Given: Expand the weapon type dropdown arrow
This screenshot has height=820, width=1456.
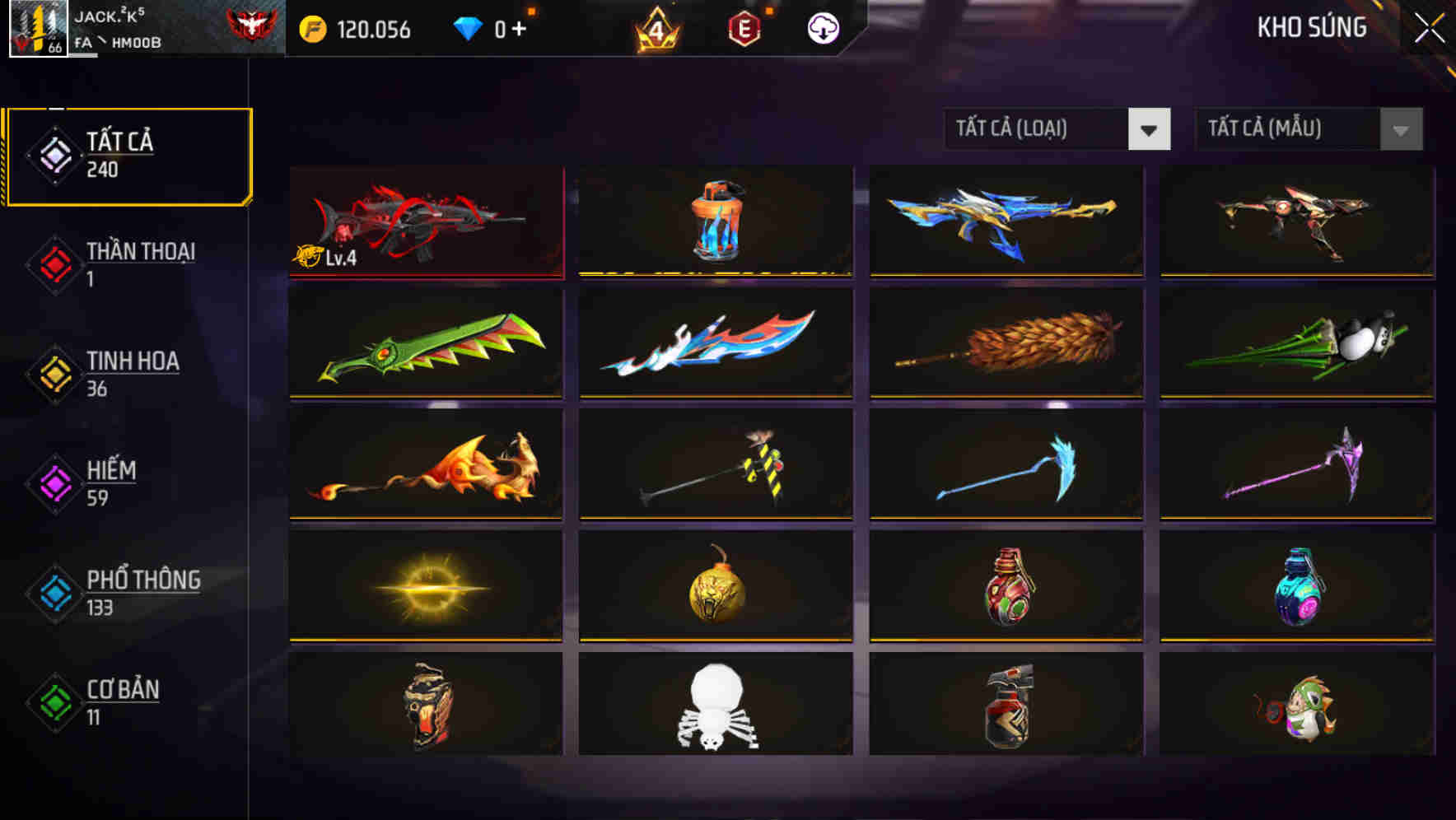Looking at the screenshot, I should (x=1150, y=129).
